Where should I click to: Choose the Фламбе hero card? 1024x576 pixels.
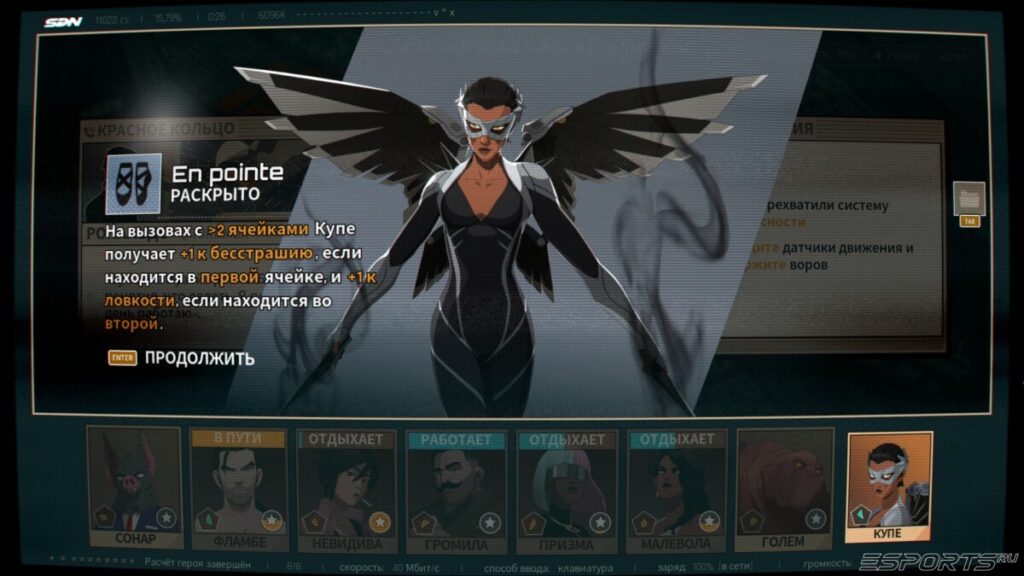click(x=238, y=490)
